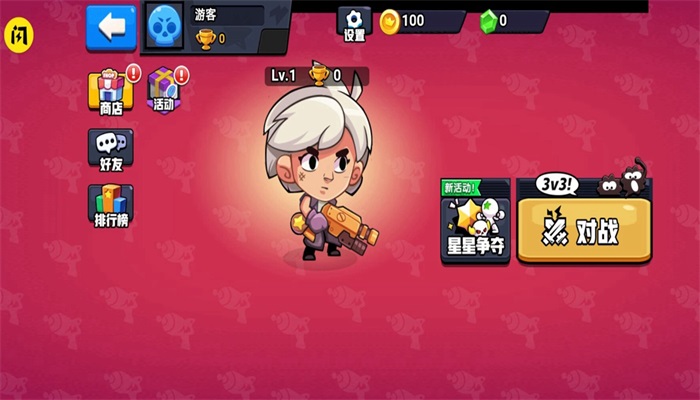Screen dimensions: 700x400
Task: Open the 设置 settings gear
Action: pos(354,24)
